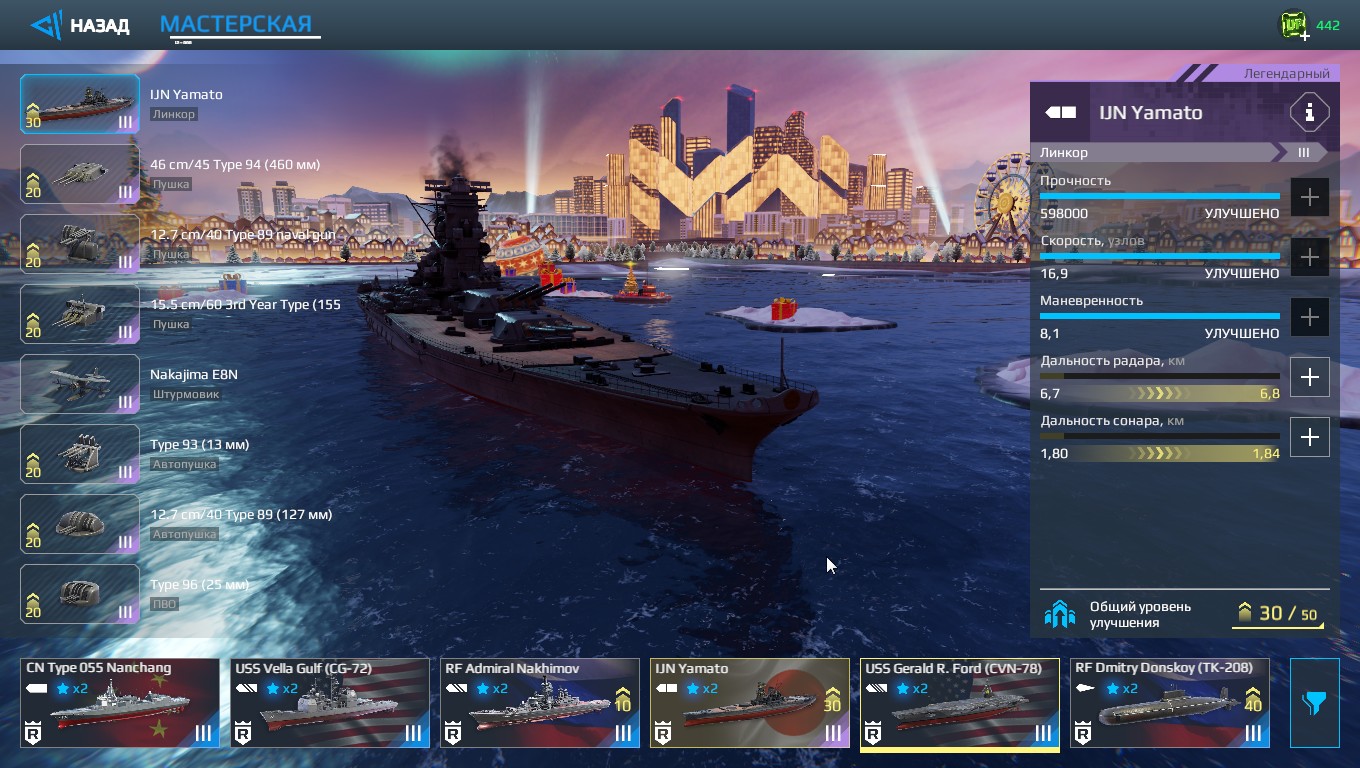Open the ship info icon for IJN Yamato

coord(1309,112)
